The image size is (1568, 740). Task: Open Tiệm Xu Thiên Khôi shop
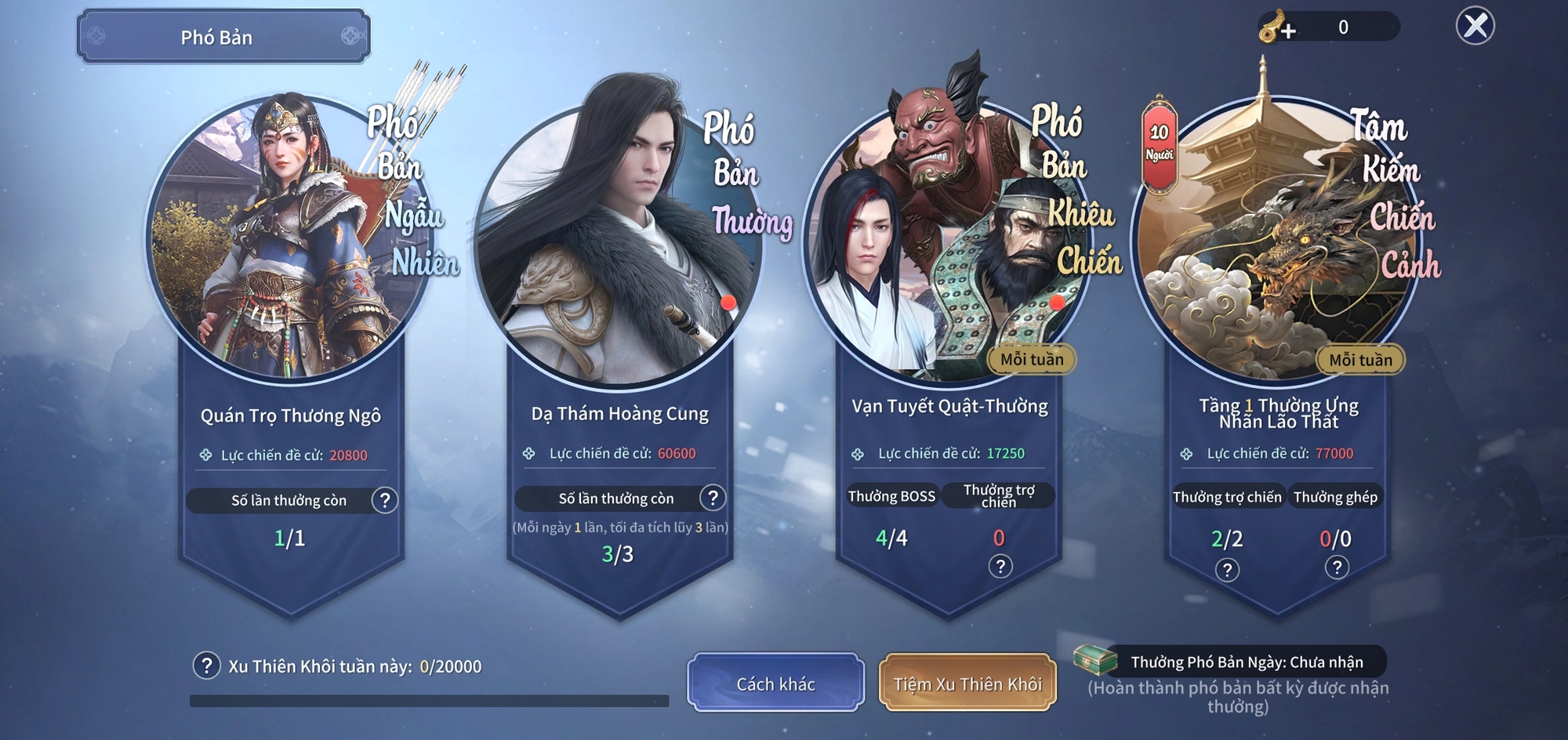coord(967,684)
